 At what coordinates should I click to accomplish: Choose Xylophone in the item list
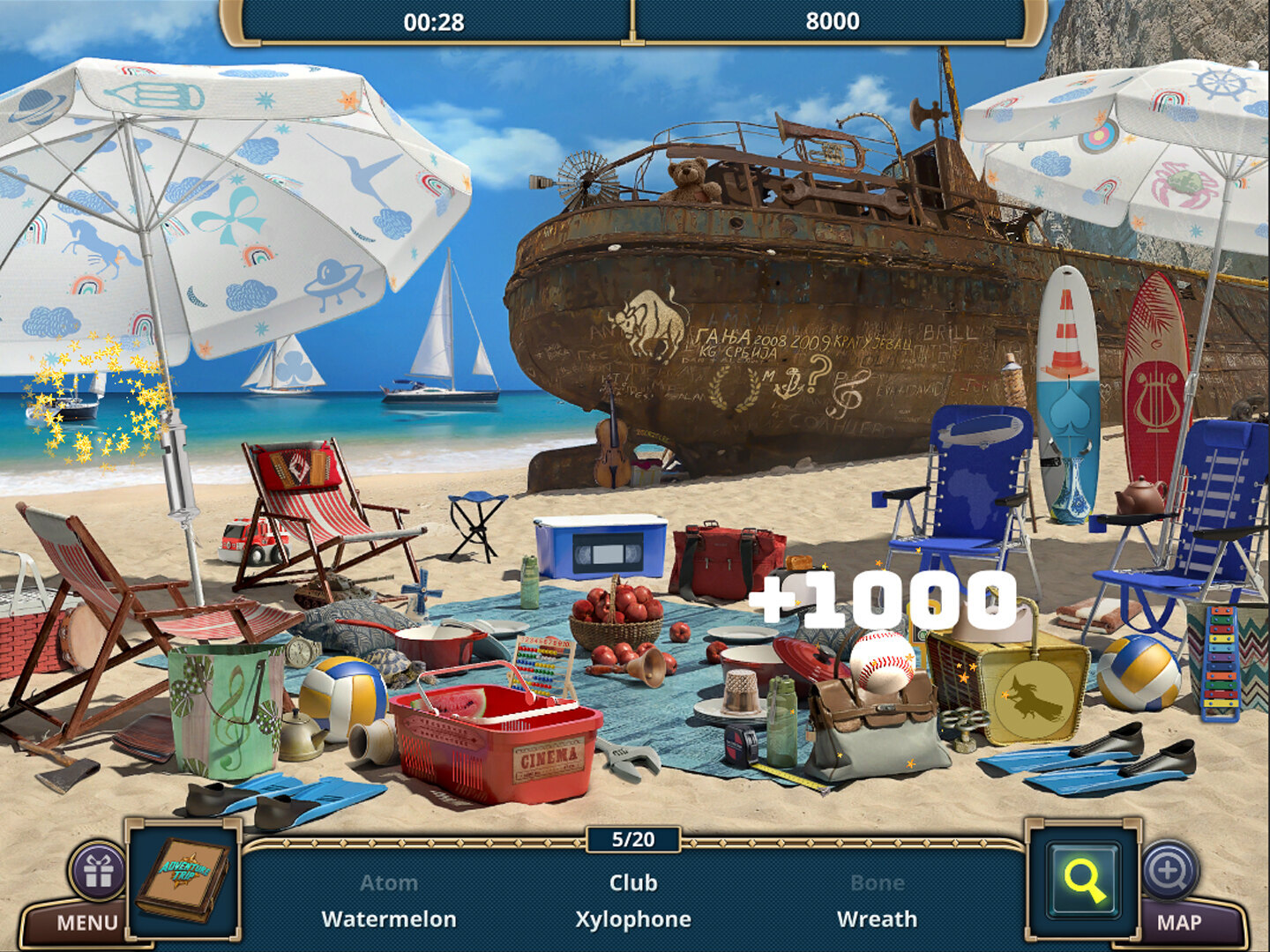(633, 919)
